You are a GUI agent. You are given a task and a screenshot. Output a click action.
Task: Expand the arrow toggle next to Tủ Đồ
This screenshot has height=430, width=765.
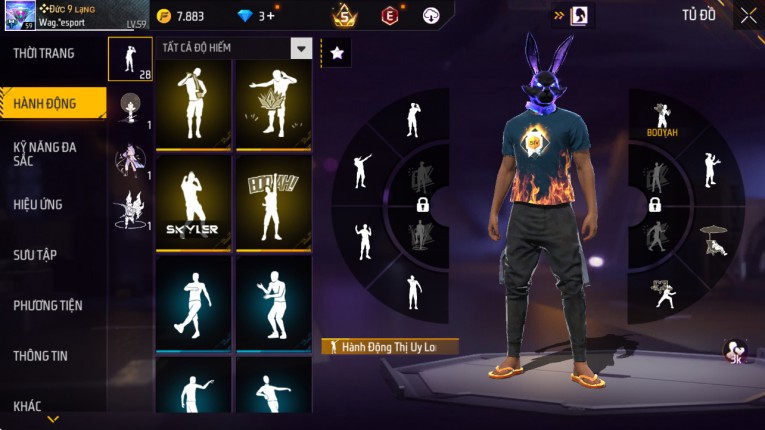[557, 15]
